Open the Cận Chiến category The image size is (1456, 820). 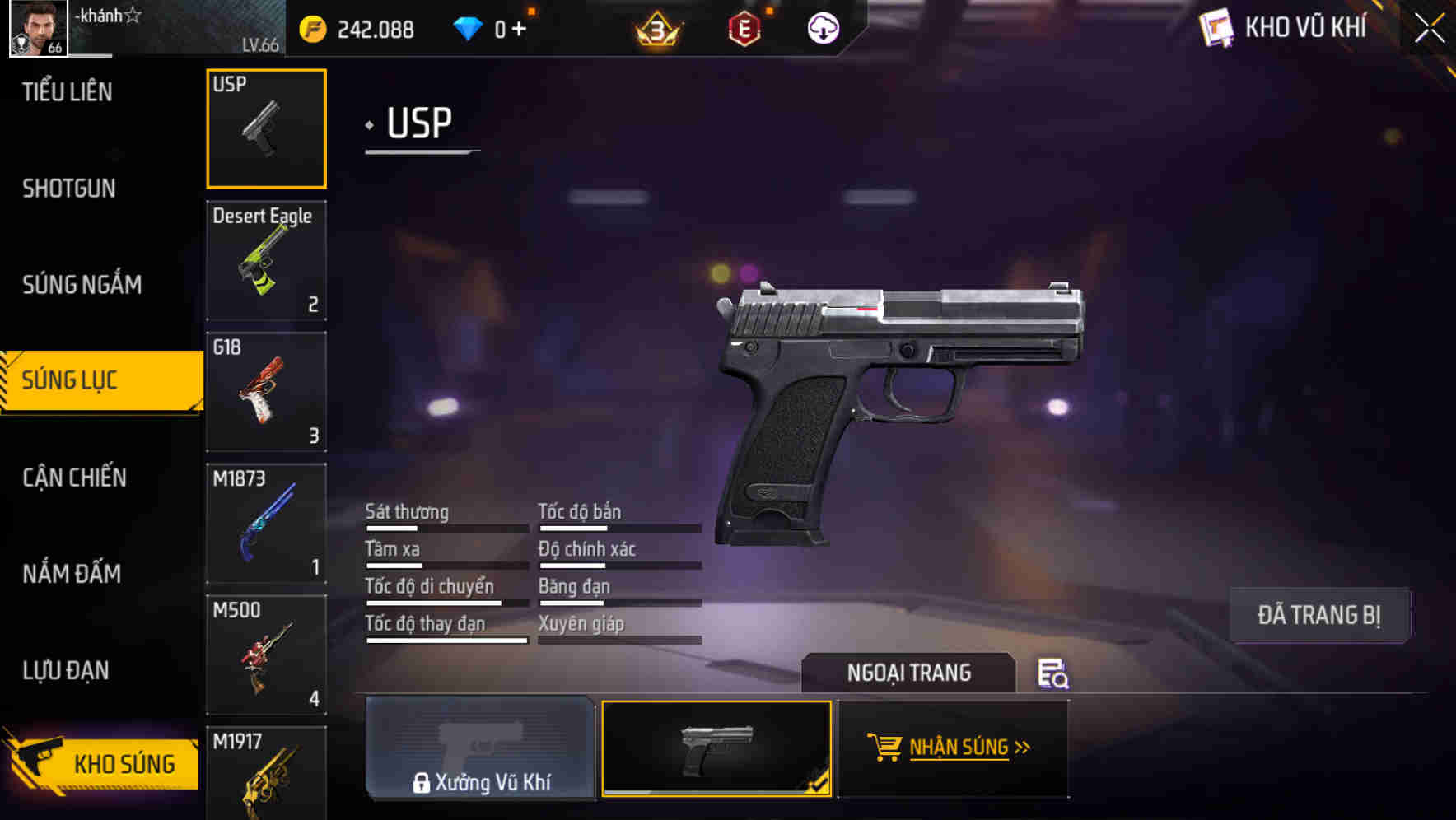pos(74,478)
